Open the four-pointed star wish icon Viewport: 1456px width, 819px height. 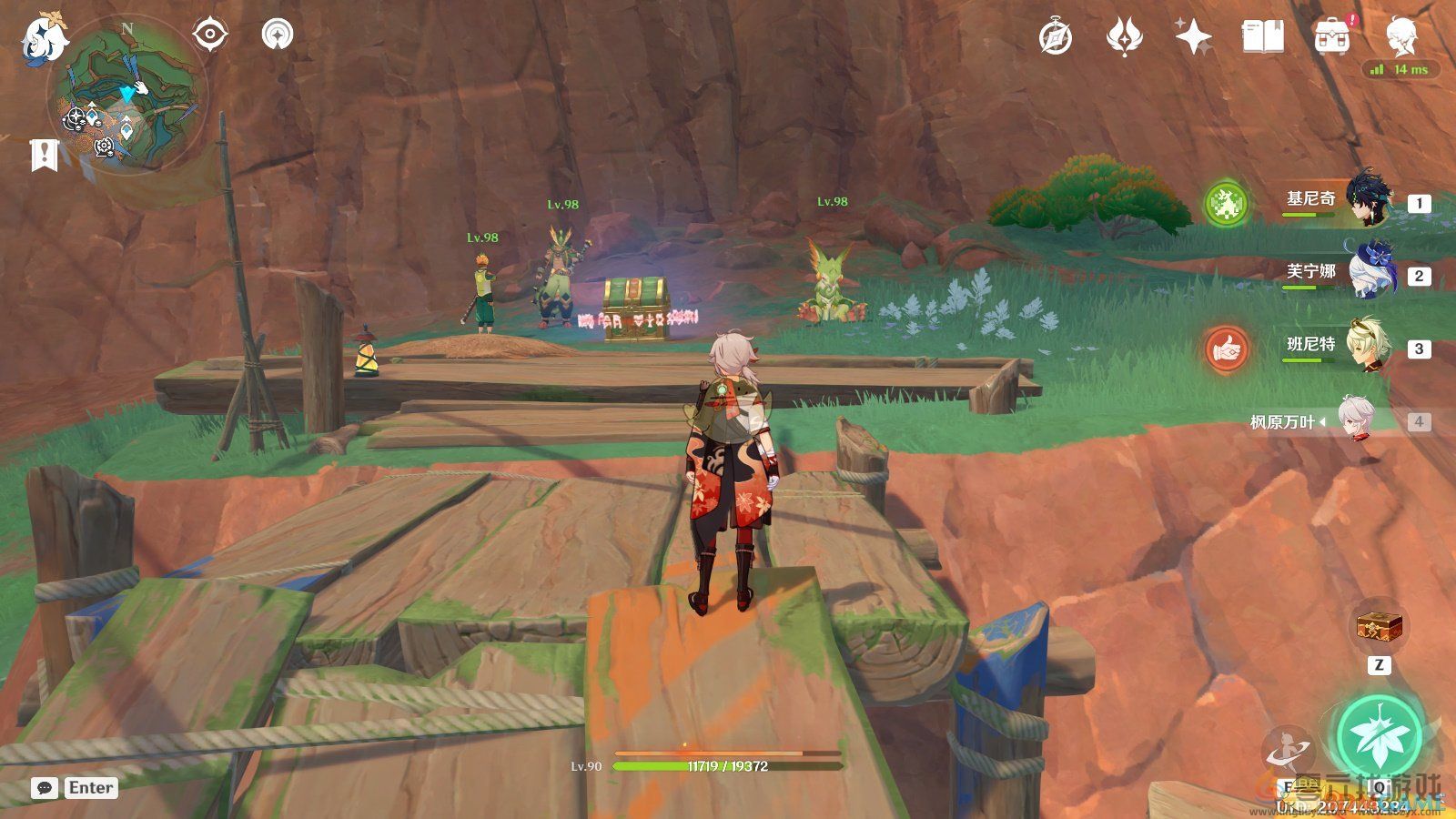tap(1193, 37)
